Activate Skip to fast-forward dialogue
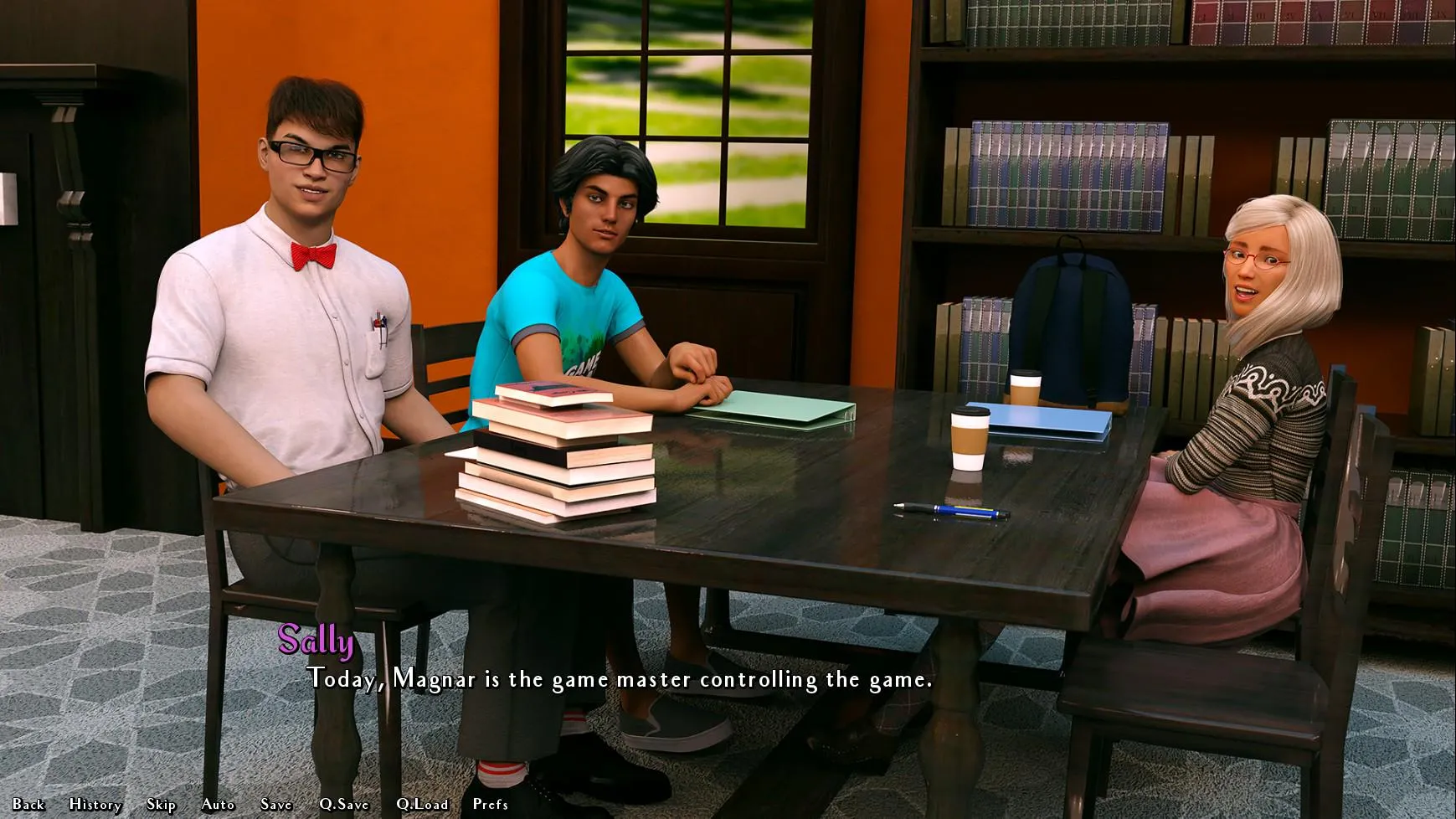 coord(161,804)
